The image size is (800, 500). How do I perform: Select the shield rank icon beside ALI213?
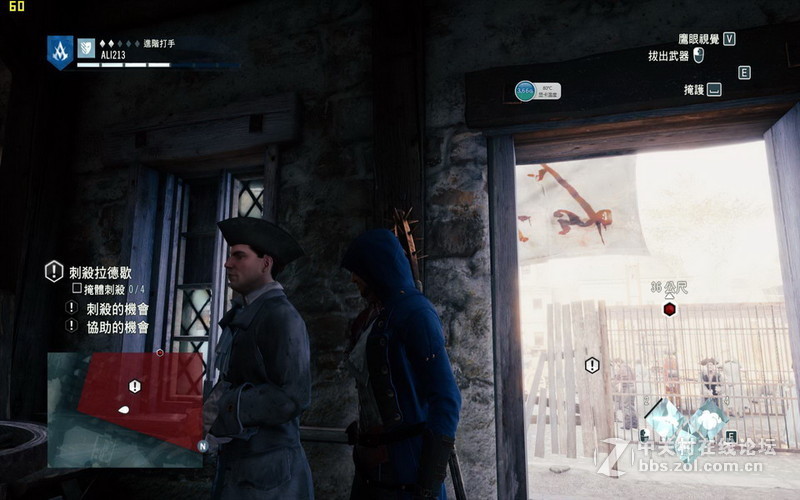(86, 47)
